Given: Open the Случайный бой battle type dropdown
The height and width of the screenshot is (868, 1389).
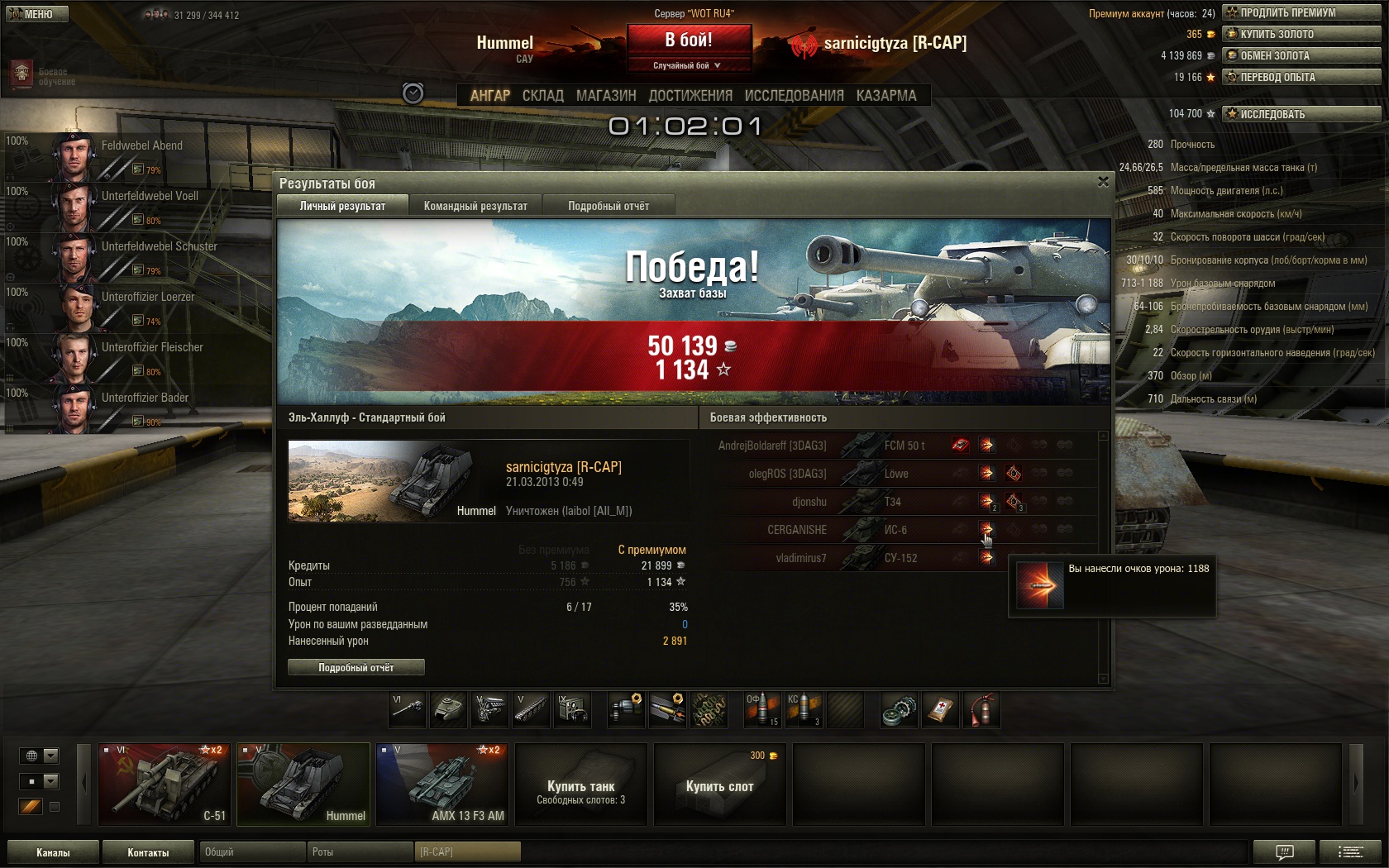Looking at the screenshot, I should (688, 65).
